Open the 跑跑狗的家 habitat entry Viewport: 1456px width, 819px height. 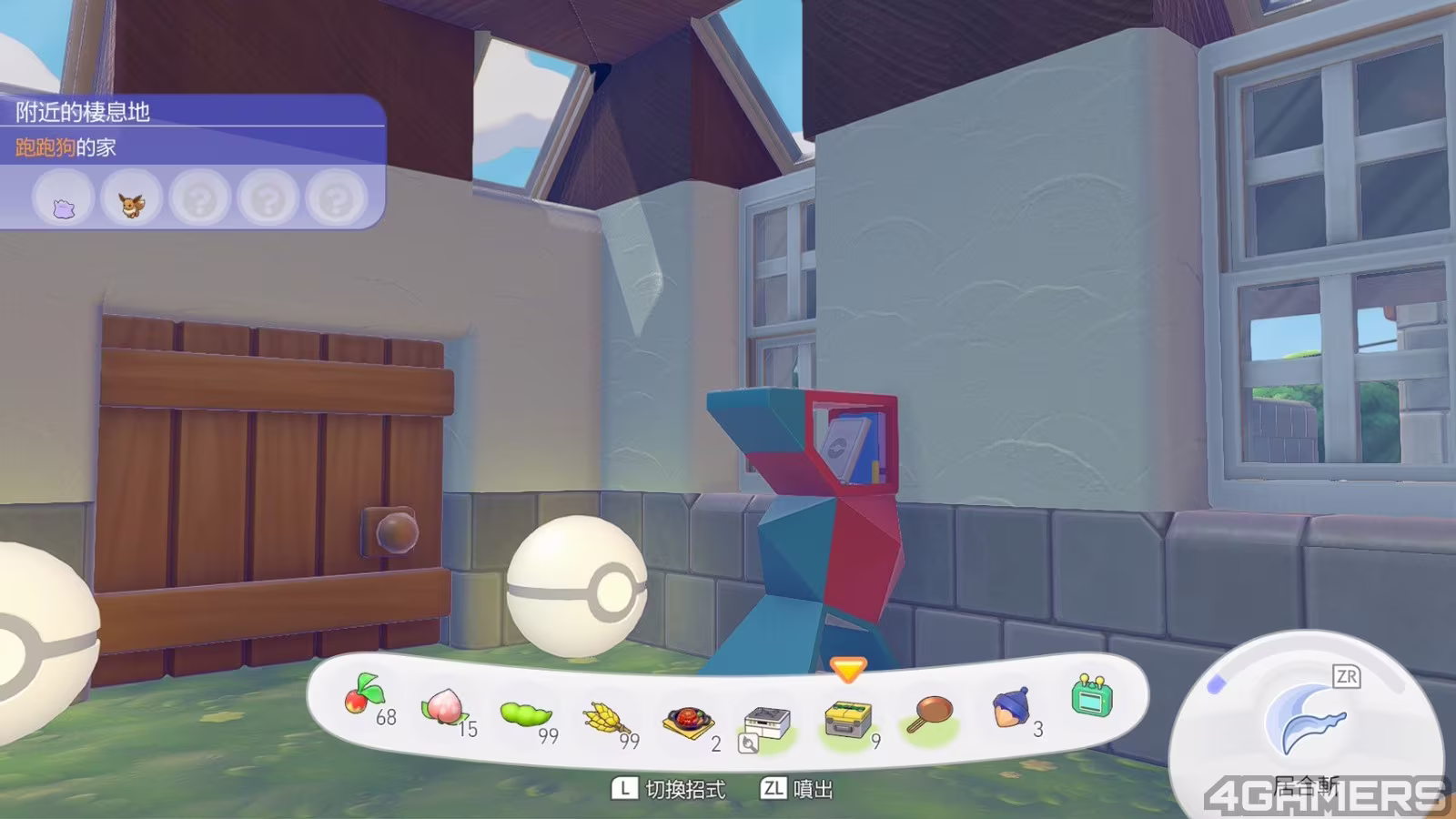click(x=66, y=147)
